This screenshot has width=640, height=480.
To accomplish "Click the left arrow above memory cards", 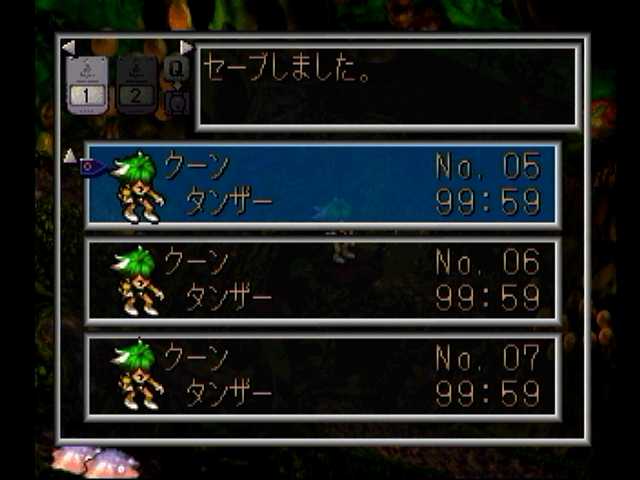I will [x=67, y=47].
